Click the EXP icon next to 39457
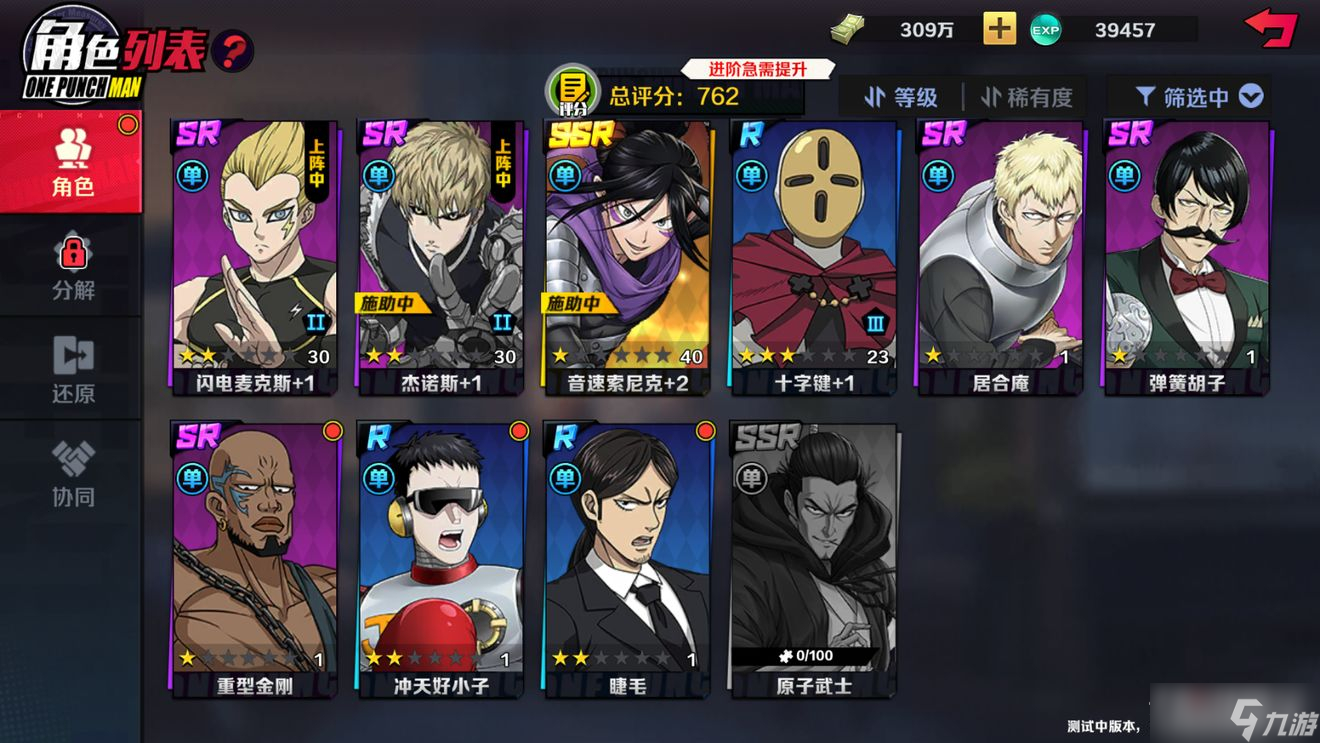 coord(1046,30)
